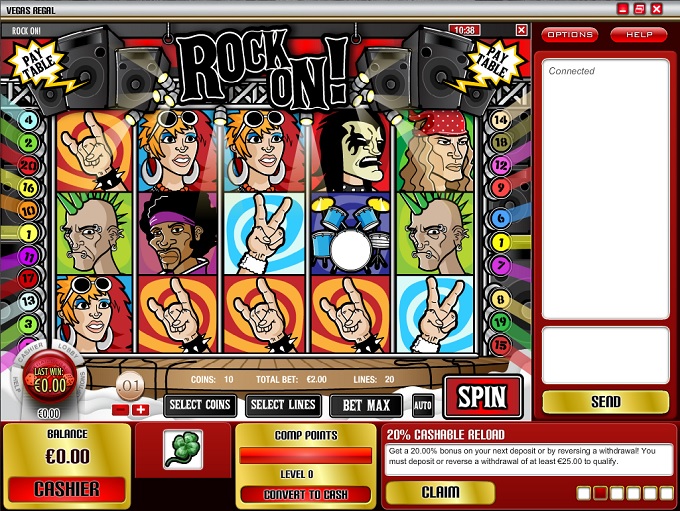Open Select Lines
Screen dimensions: 680x511
(x=283, y=405)
